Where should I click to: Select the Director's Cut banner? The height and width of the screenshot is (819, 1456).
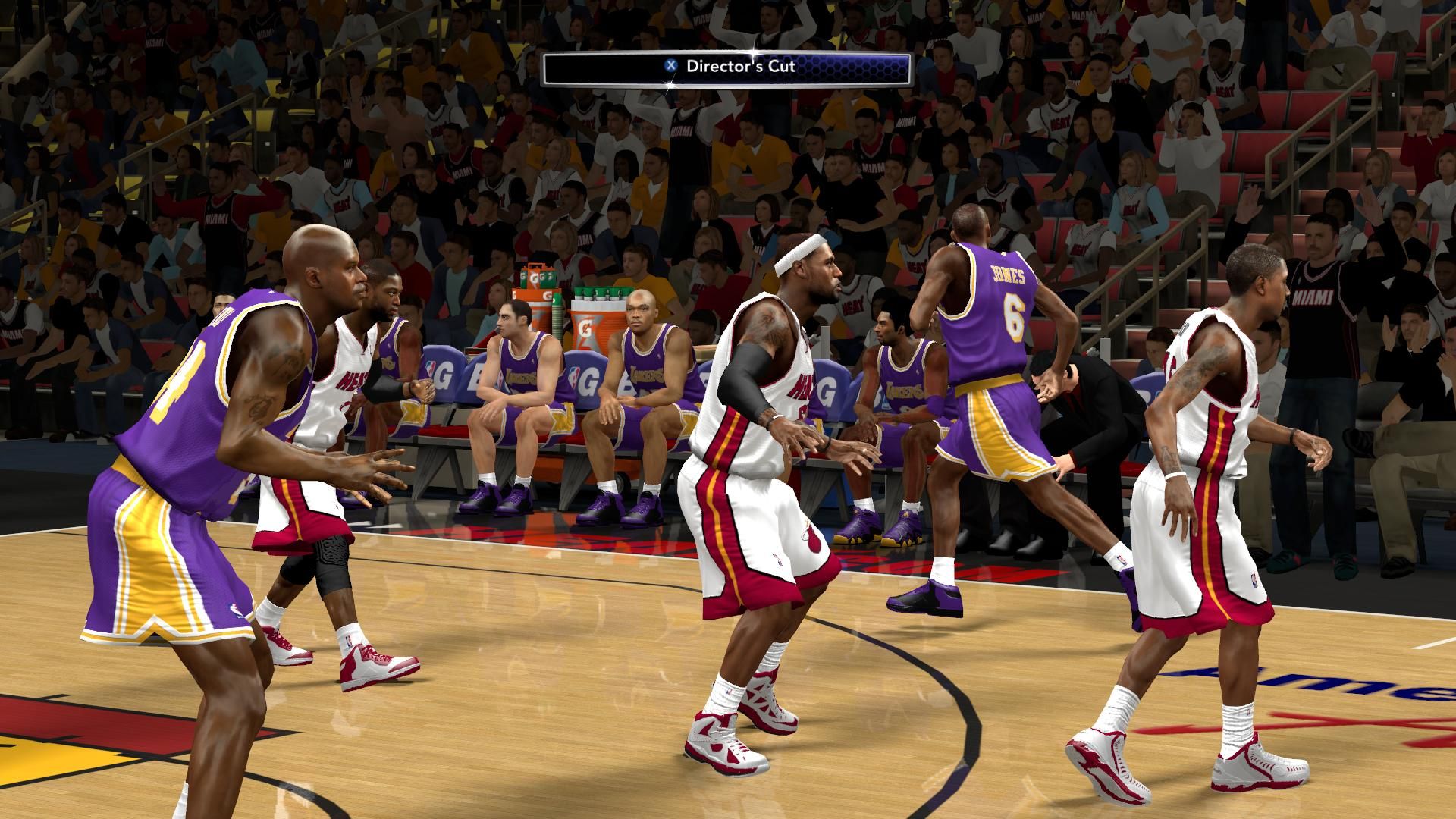pos(726,67)
